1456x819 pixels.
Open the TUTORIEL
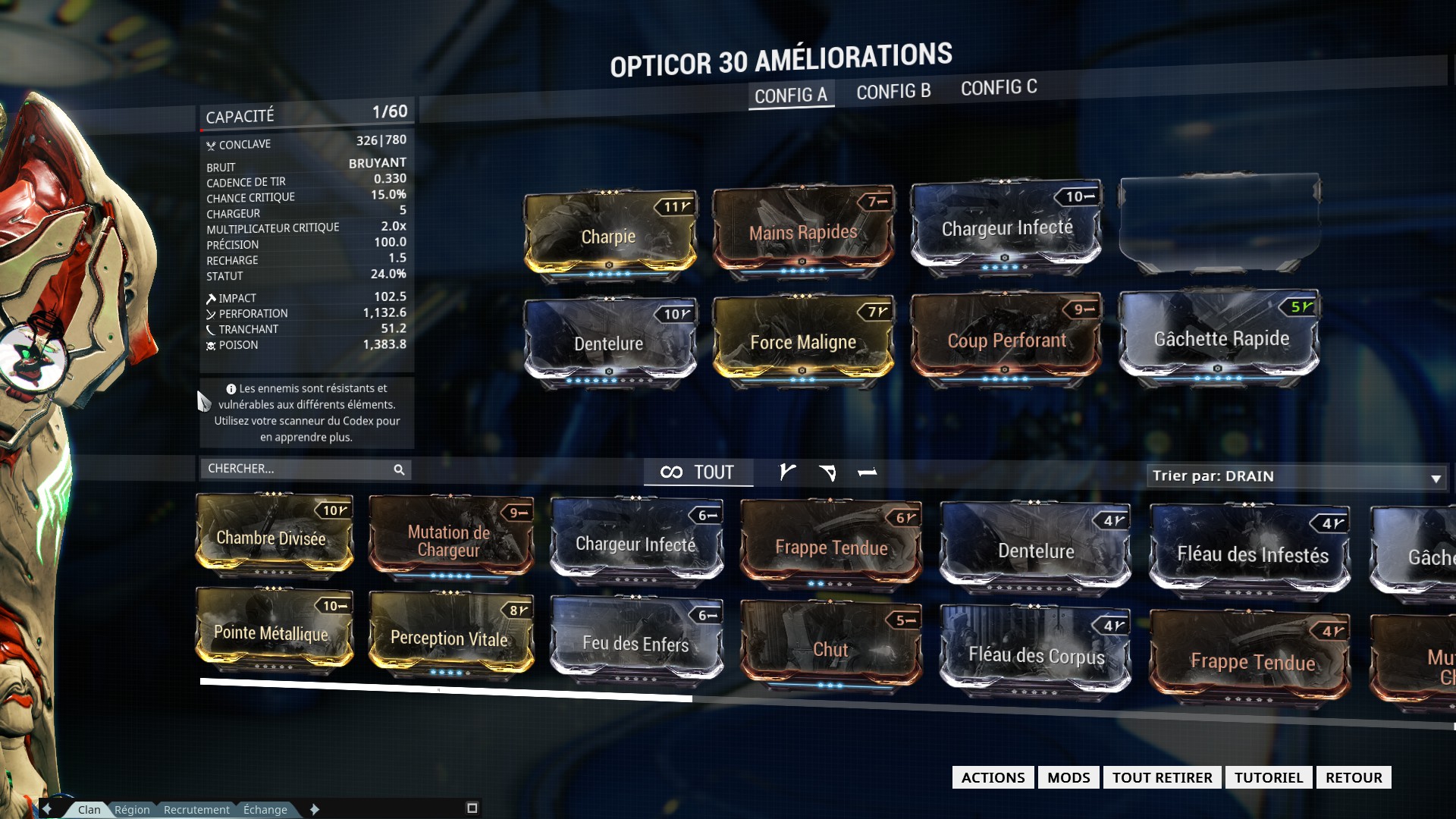point(1268,777)
